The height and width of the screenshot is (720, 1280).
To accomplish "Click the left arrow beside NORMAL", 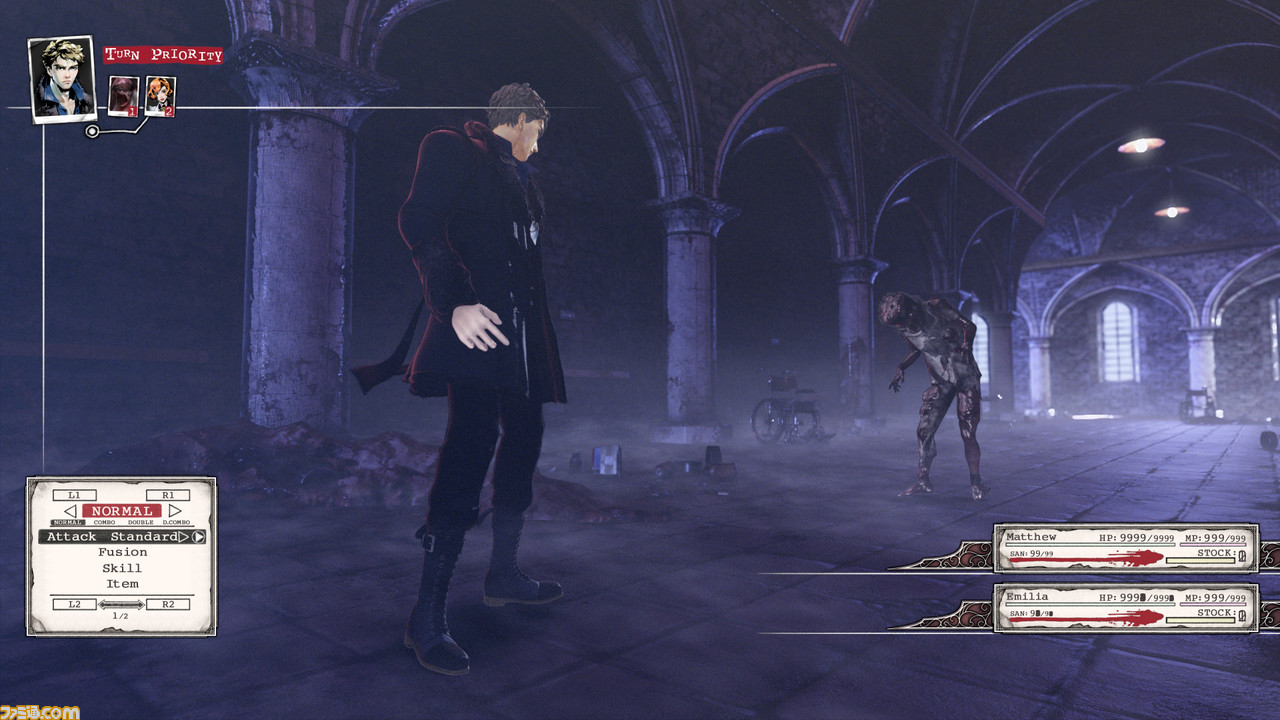I will pyautogui.click(x=70, y=511).
